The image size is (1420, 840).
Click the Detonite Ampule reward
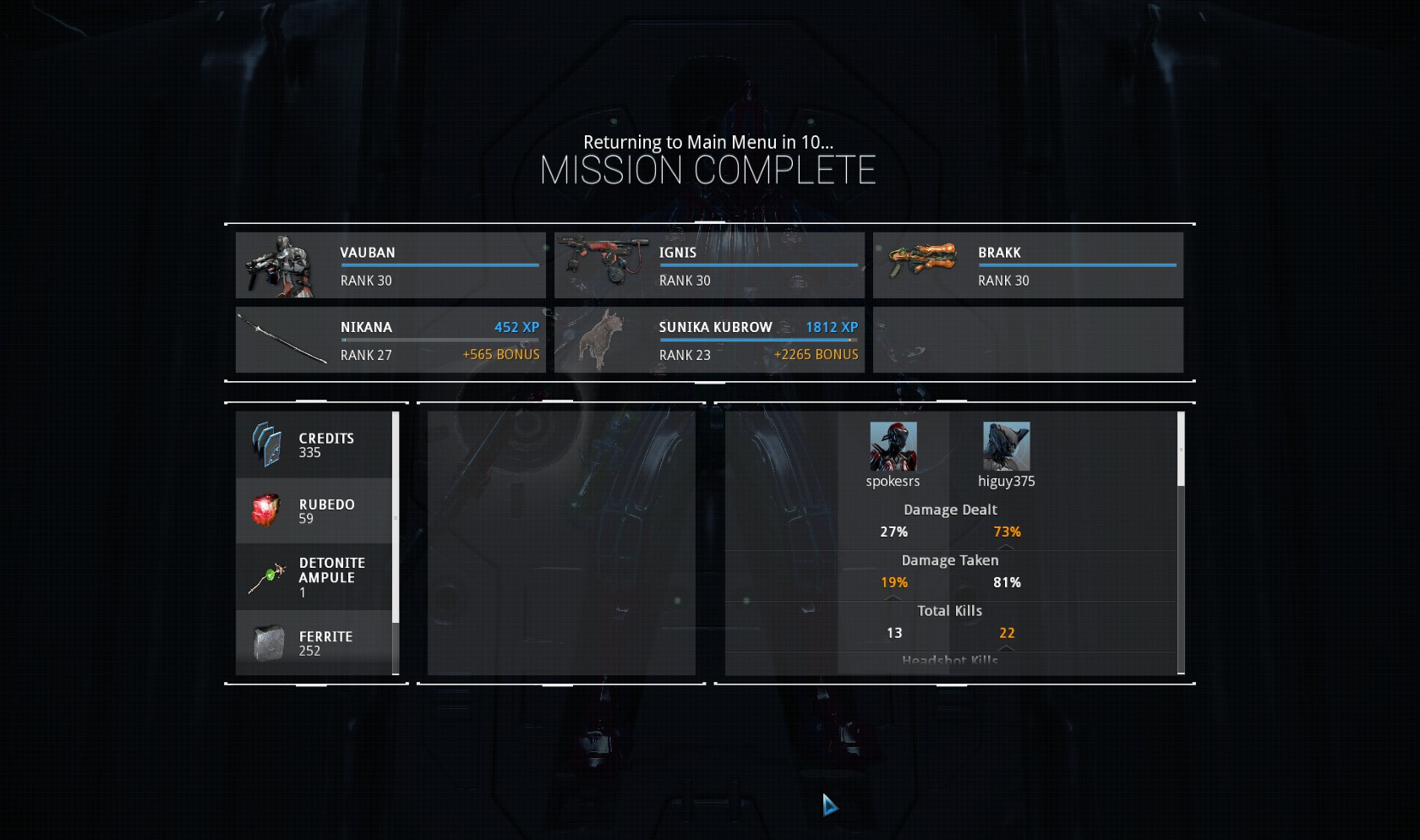[x=314, y=576]
